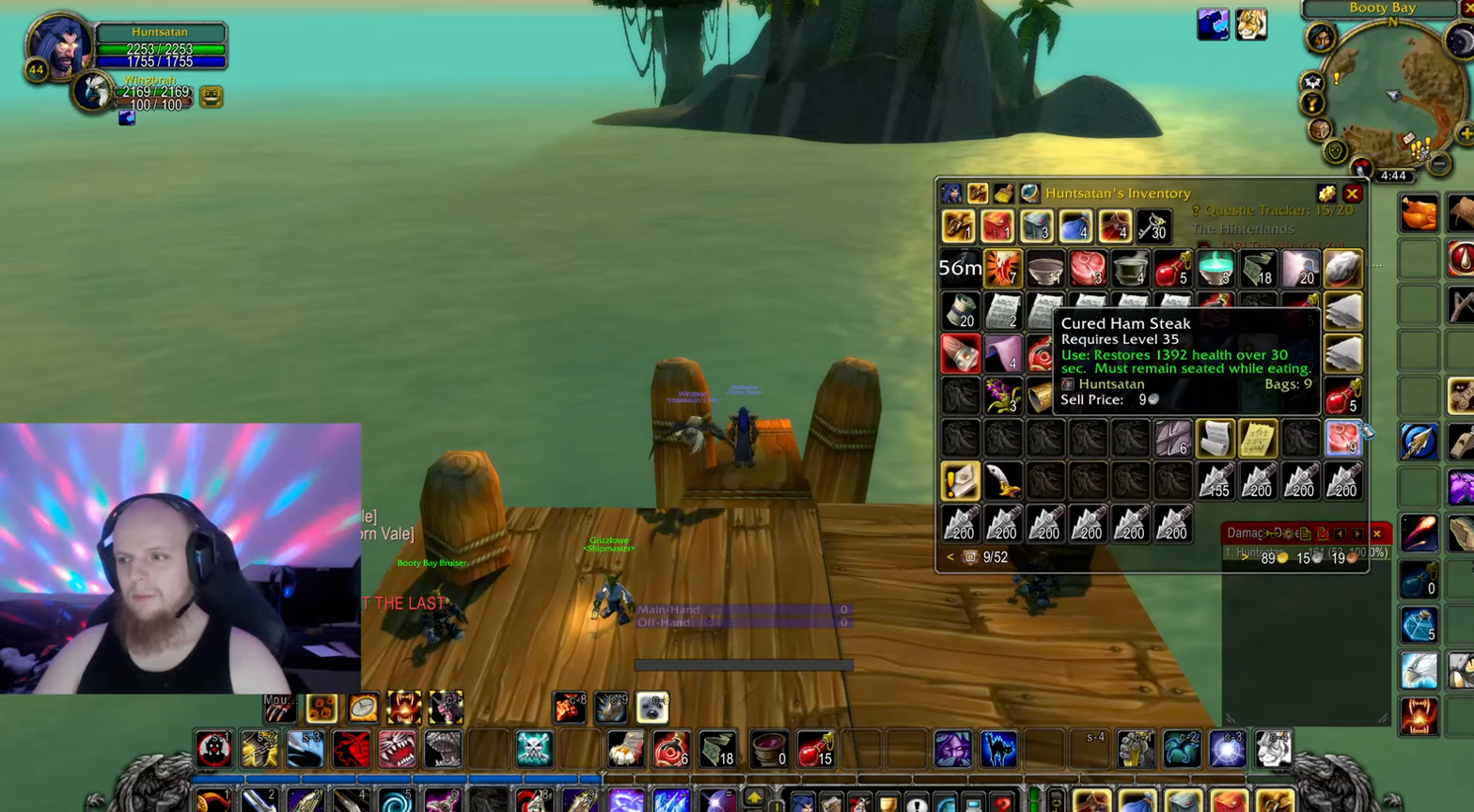
Task: Select the white-furred pelt item with stack 20
Action: (1300, 269)
